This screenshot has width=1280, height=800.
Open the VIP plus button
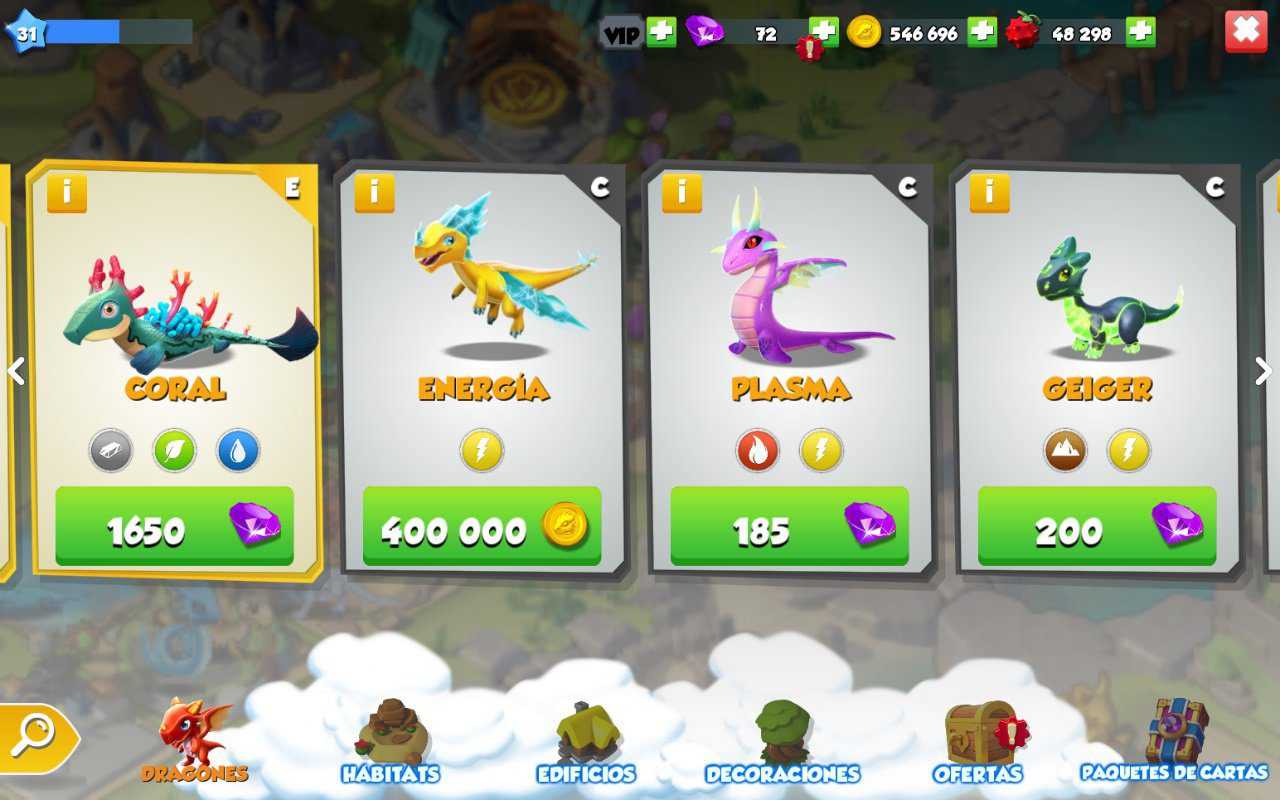661,32
